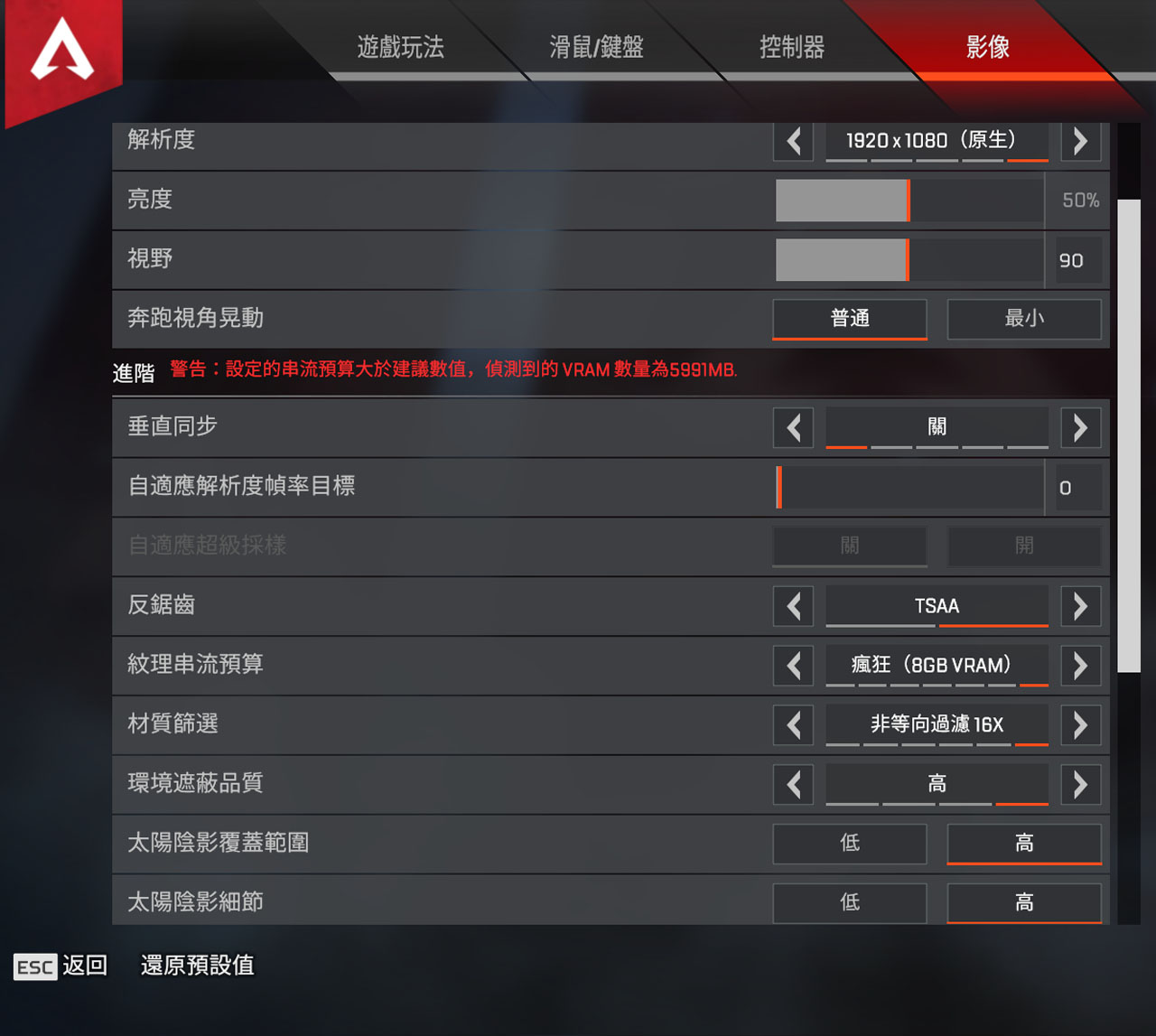Select 最小 for 奔跑視角晃動 view shake
This screenshot has height=1036, width=1156.
[1024, 319]
